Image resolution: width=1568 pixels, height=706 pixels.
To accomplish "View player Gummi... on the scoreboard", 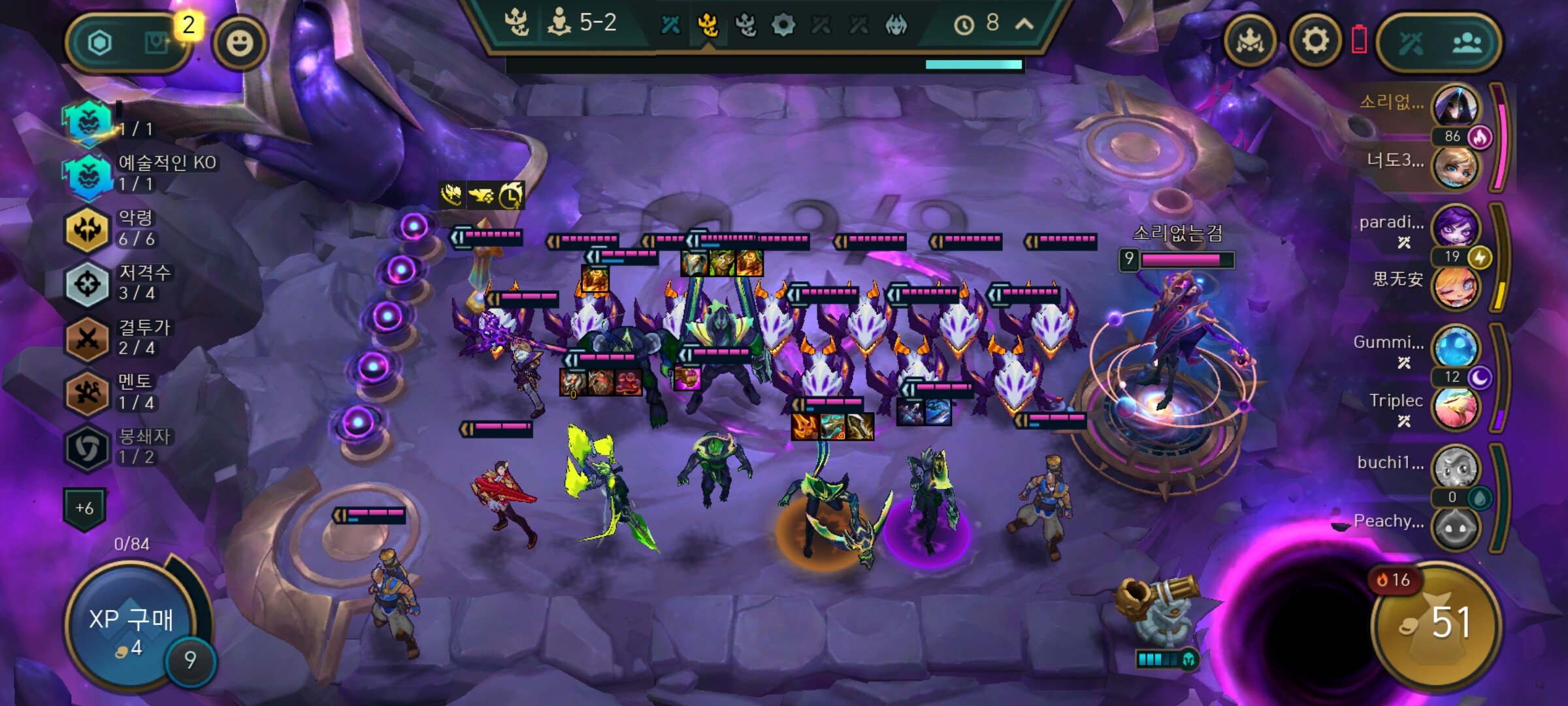I will click(1455, 347).
